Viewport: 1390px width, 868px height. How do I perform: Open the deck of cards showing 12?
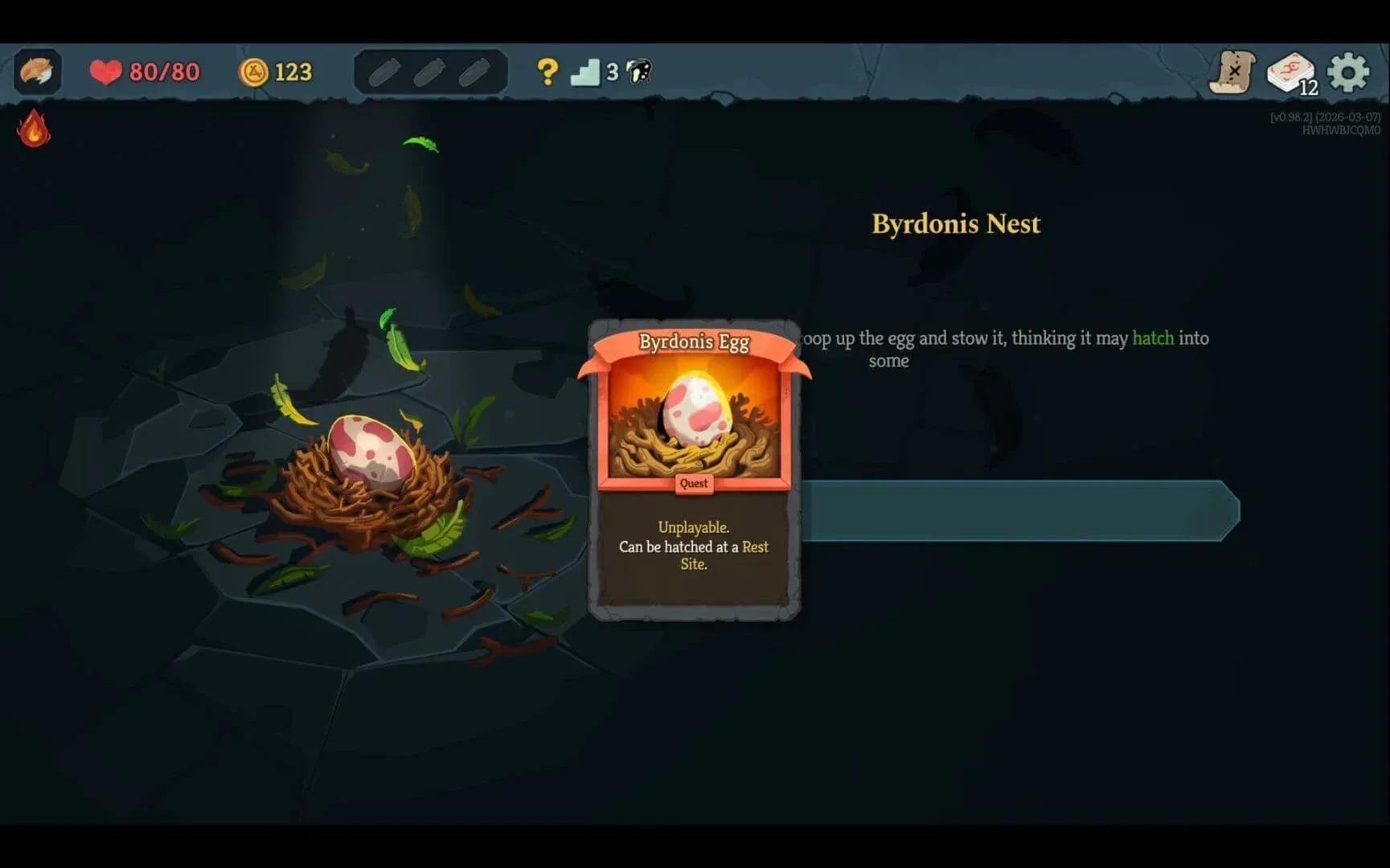1290,72
